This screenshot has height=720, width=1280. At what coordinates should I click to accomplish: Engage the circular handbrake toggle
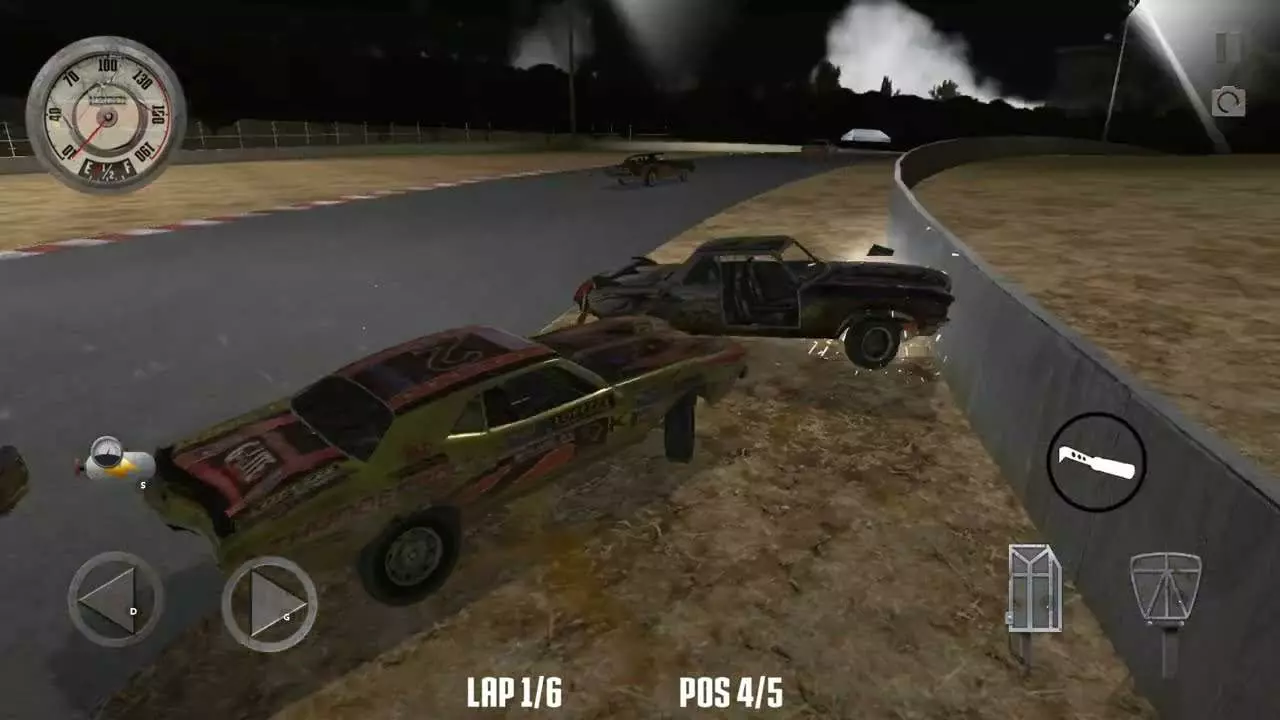(x=1098, y=463)
